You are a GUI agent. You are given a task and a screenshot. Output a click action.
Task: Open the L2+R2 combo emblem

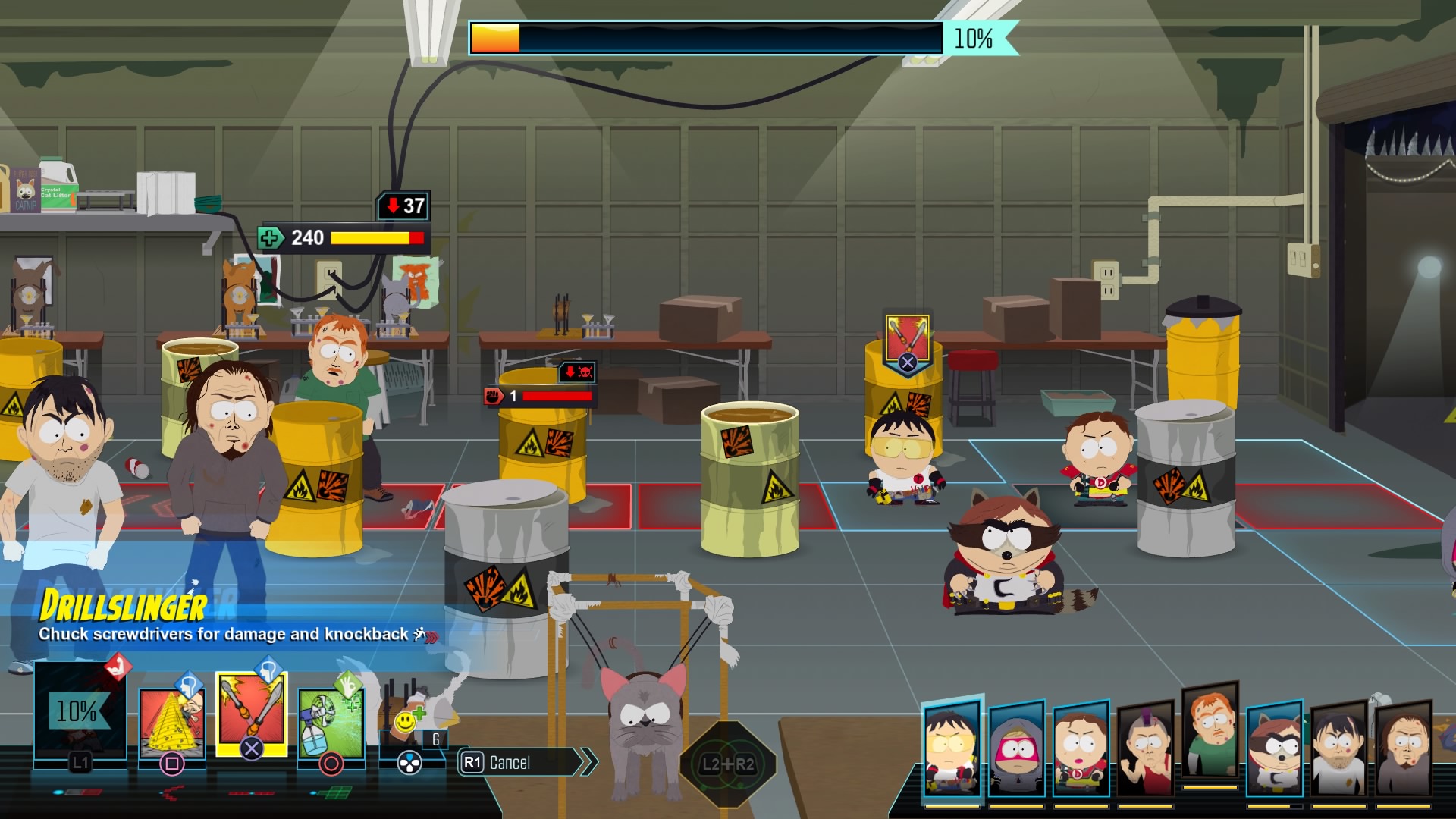[x=728, y=764]
